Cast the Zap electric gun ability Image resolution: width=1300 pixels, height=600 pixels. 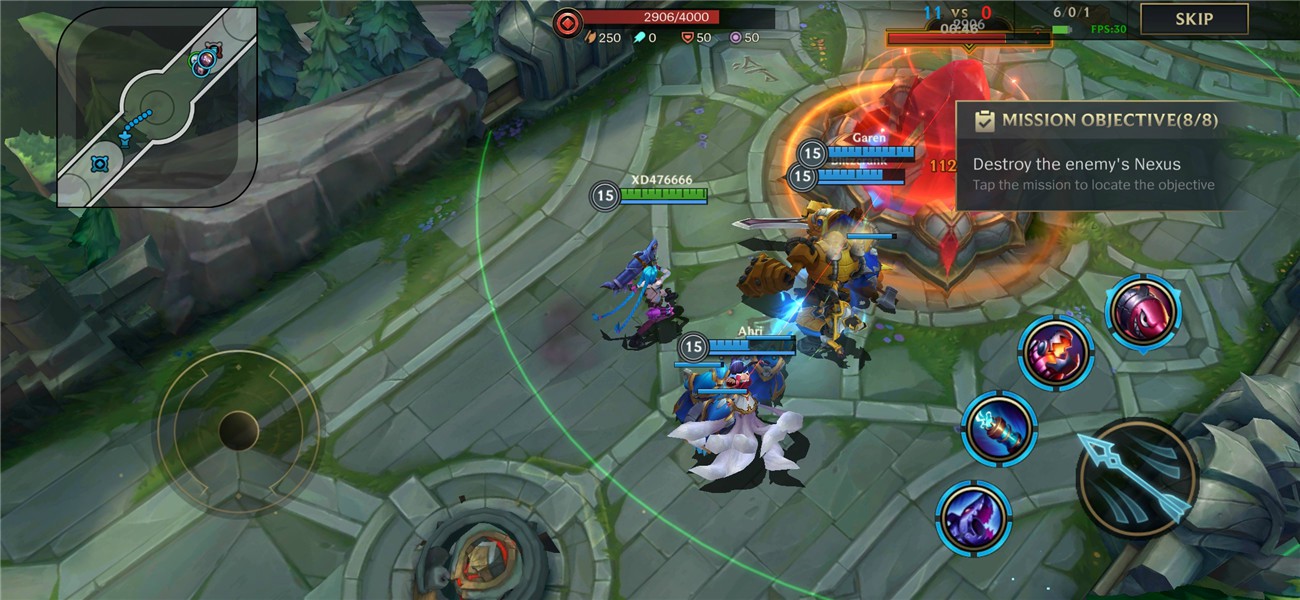tap(998, 428)
